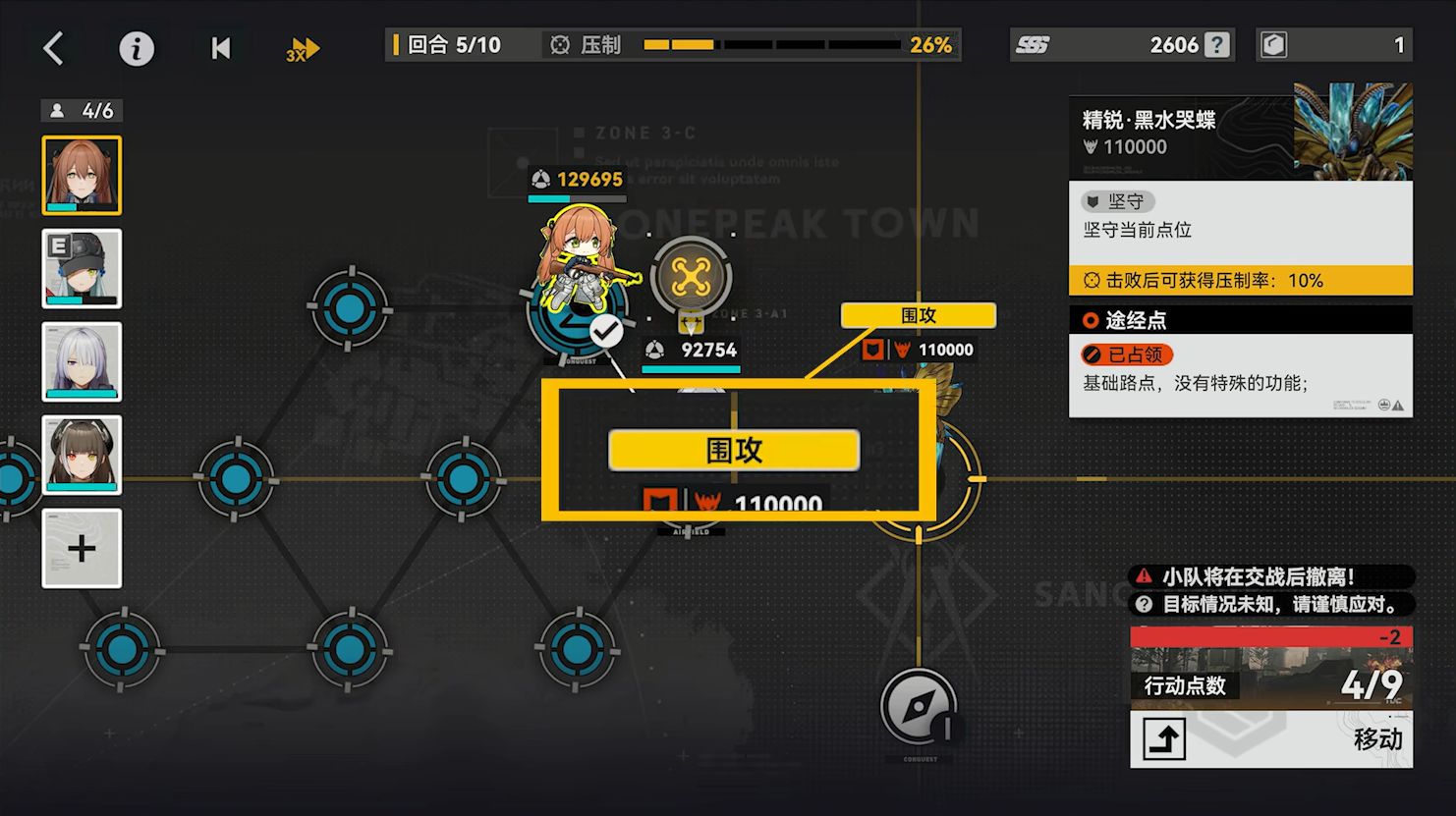Click the skip-to-start playback button
The height and width of the screenshot is (816, 1456).
coord(221,48)
